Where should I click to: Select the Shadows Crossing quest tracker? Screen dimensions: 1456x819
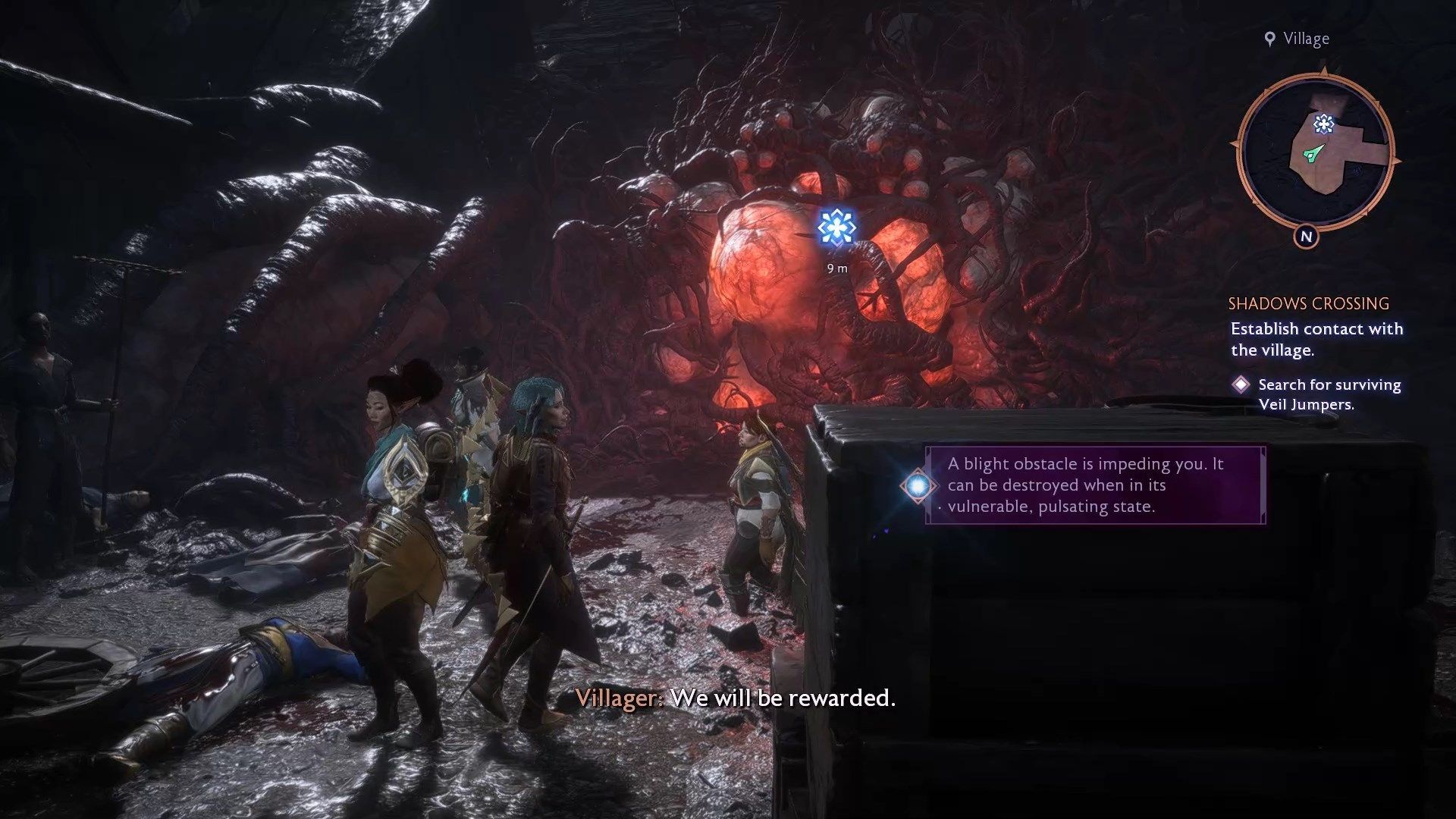coord(1308,304)
